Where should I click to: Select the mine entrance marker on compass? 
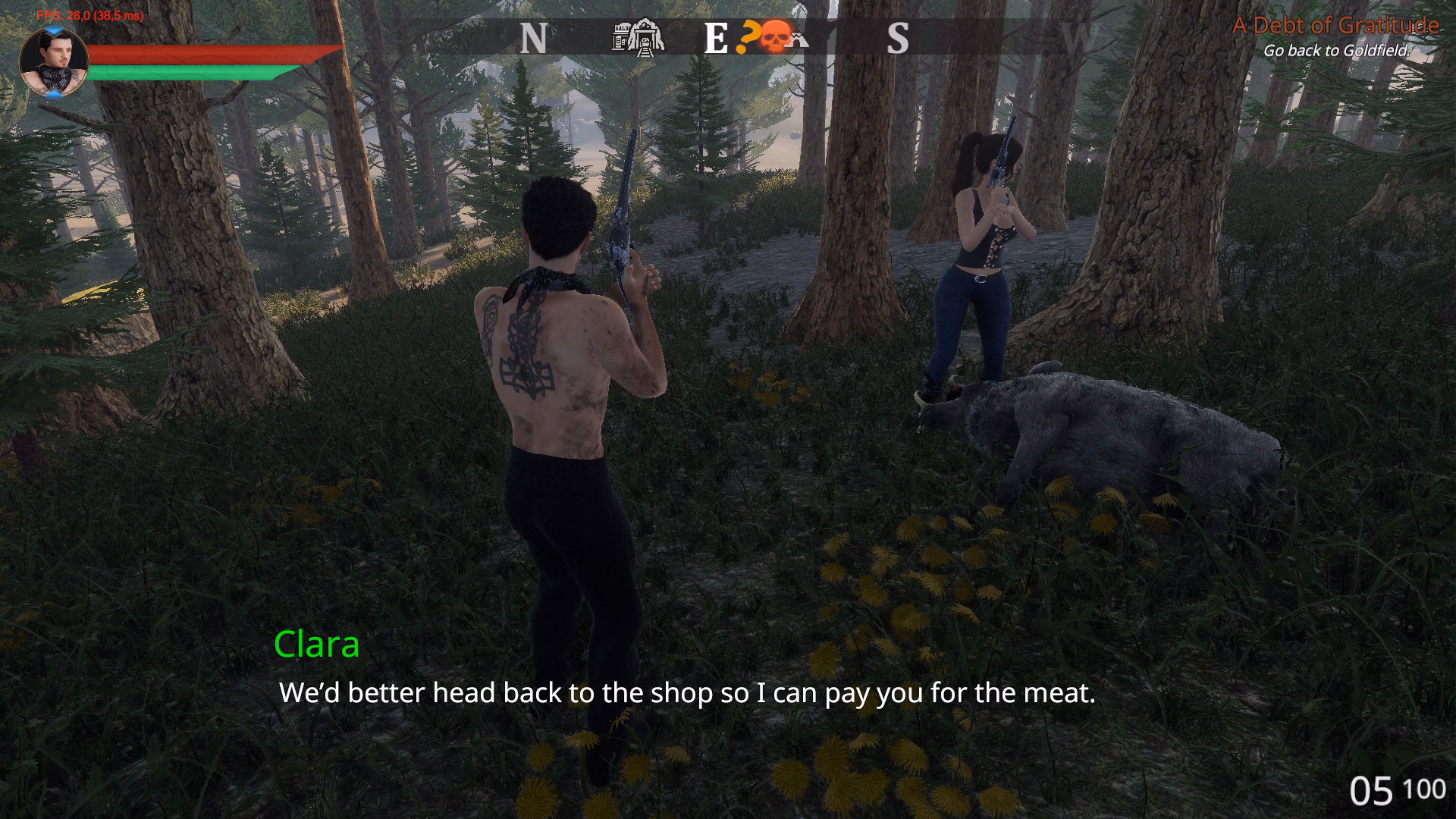click(x=646, y=37)
